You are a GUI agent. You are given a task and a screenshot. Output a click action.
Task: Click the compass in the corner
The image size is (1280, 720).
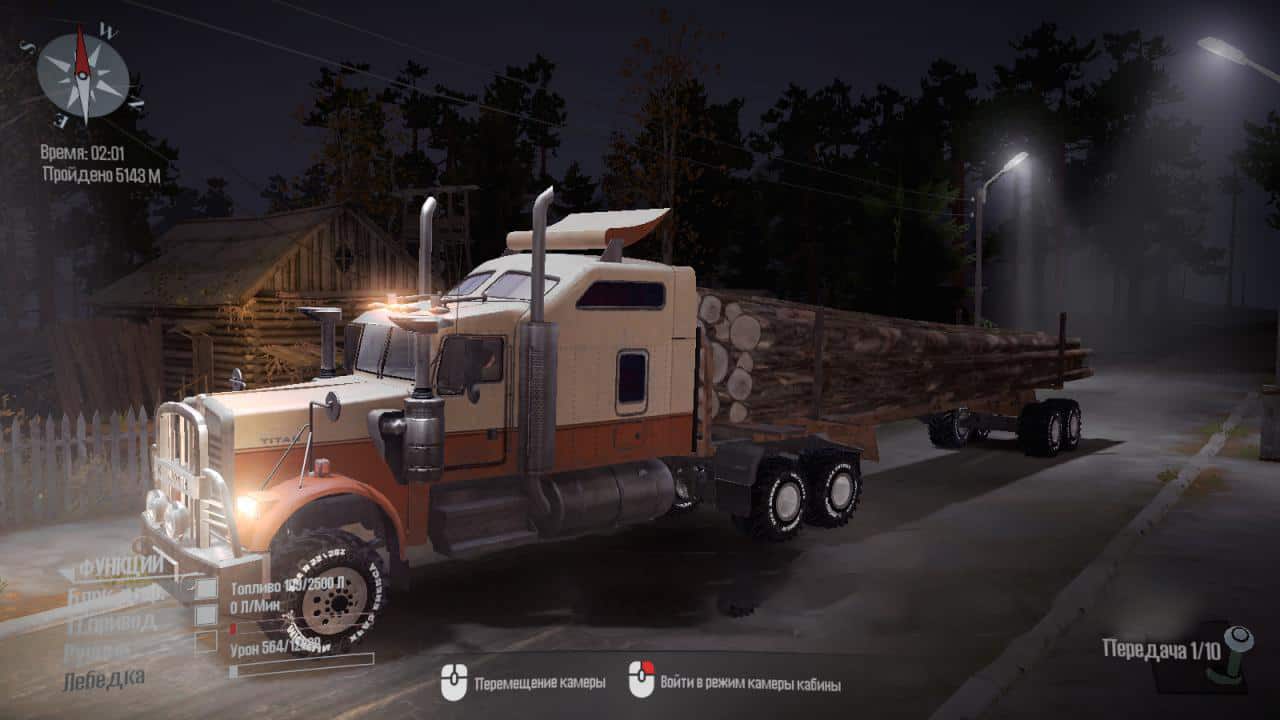(83, 74)
